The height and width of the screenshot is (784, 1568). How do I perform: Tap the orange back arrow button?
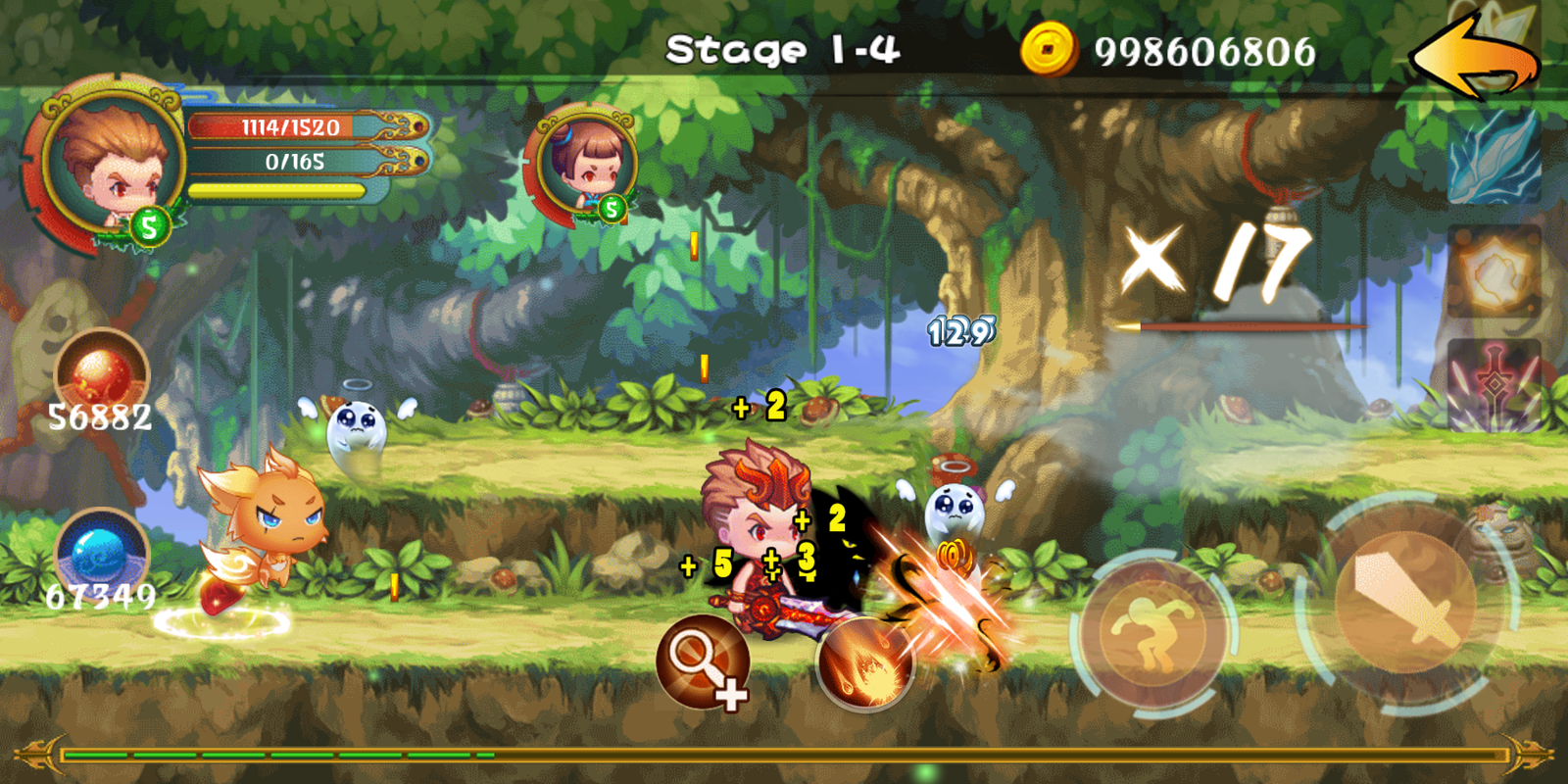pos(1475,59)
